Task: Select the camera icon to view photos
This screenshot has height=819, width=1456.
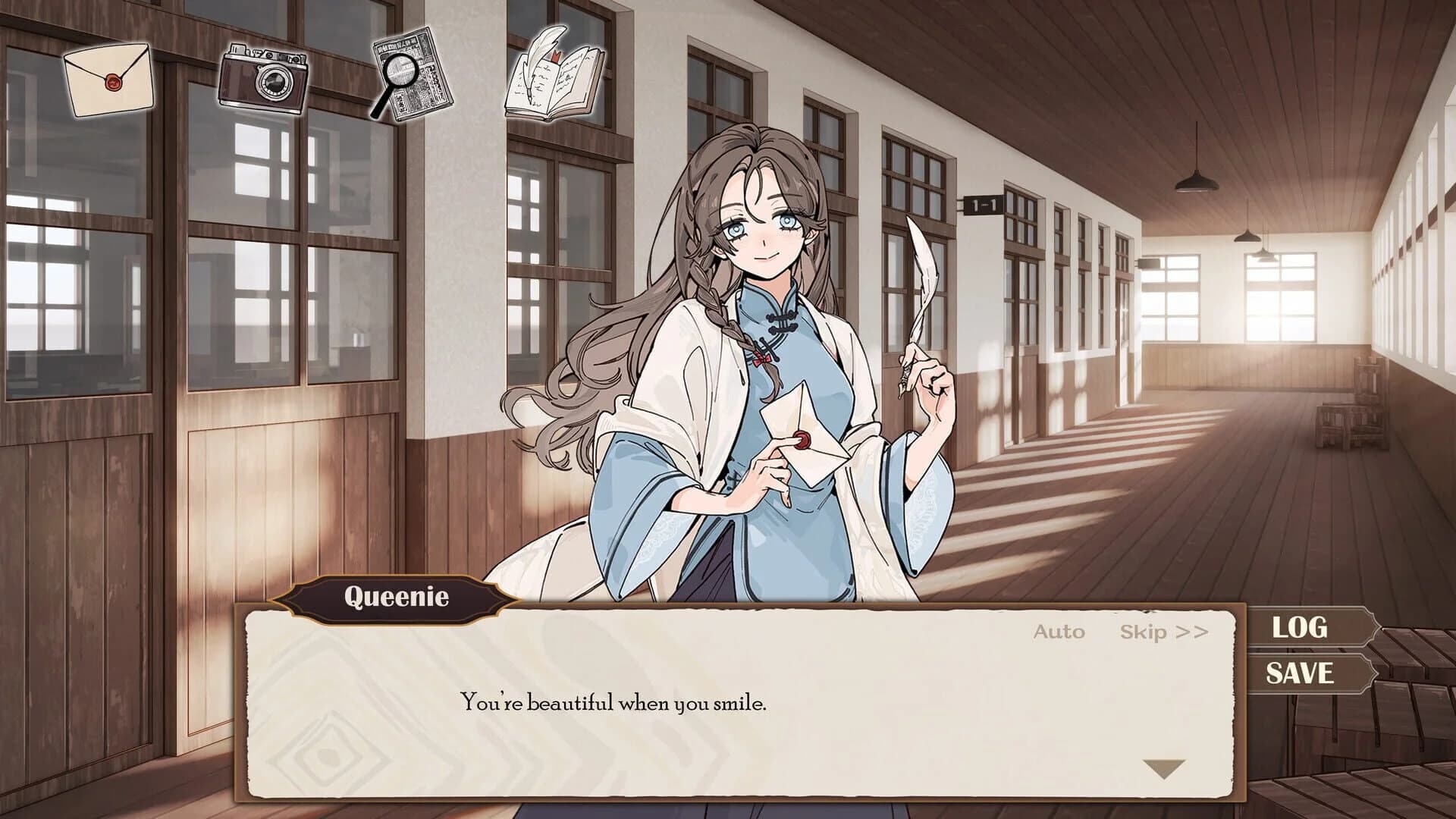Action: (263, 80)
